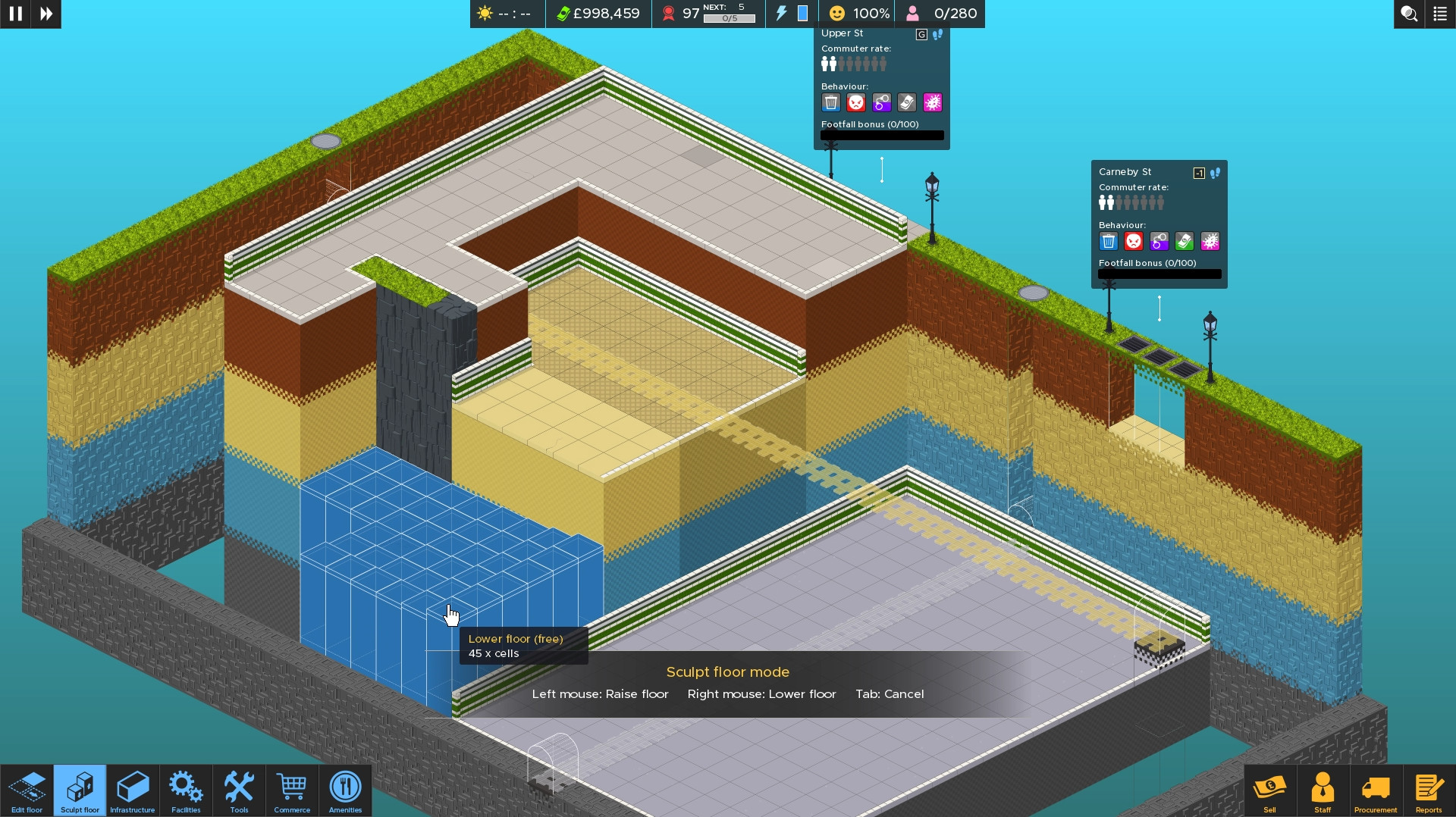
Task: Open the Procurement panel
Action: tap(1376, 790)
